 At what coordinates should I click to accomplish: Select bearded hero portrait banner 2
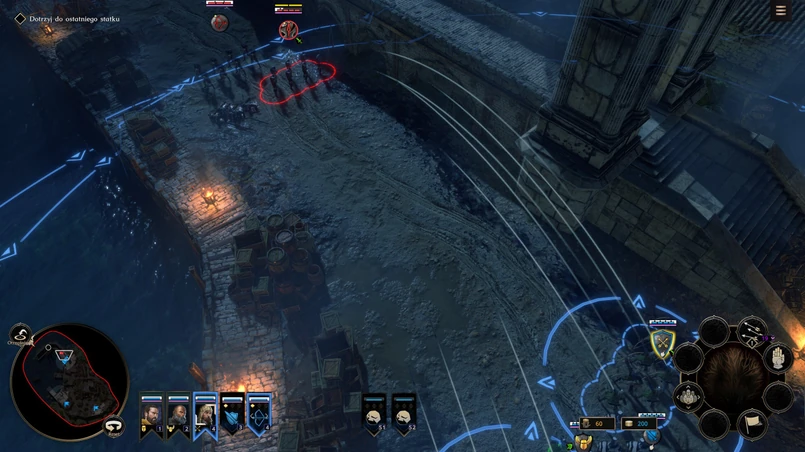pyautogui.click(x=178, y=414)
